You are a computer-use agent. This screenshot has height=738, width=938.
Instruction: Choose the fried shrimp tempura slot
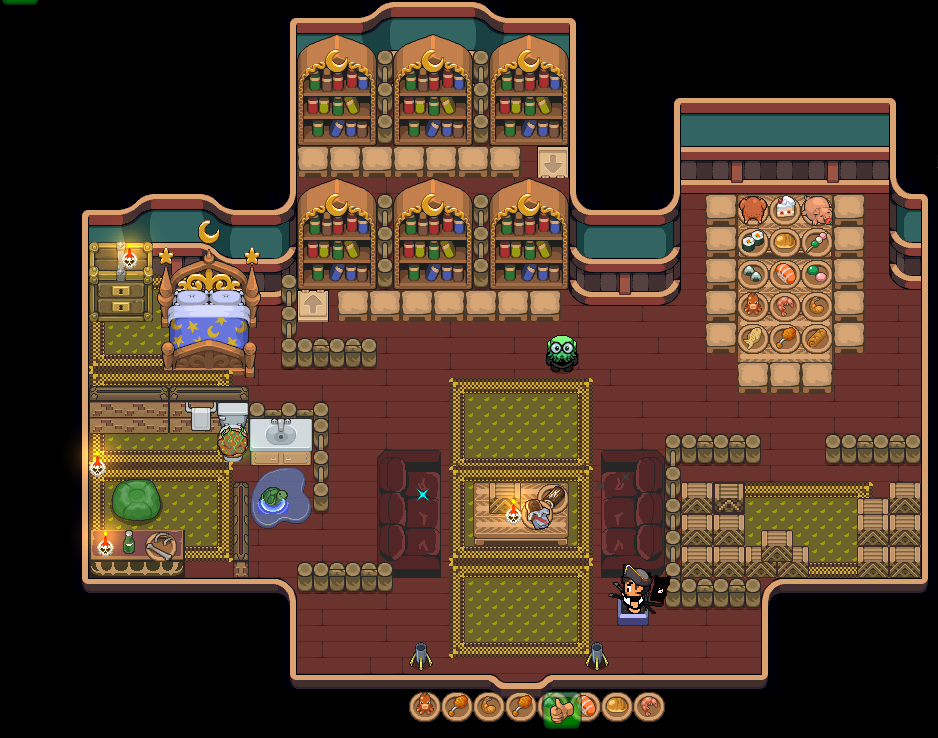(489, 707)
